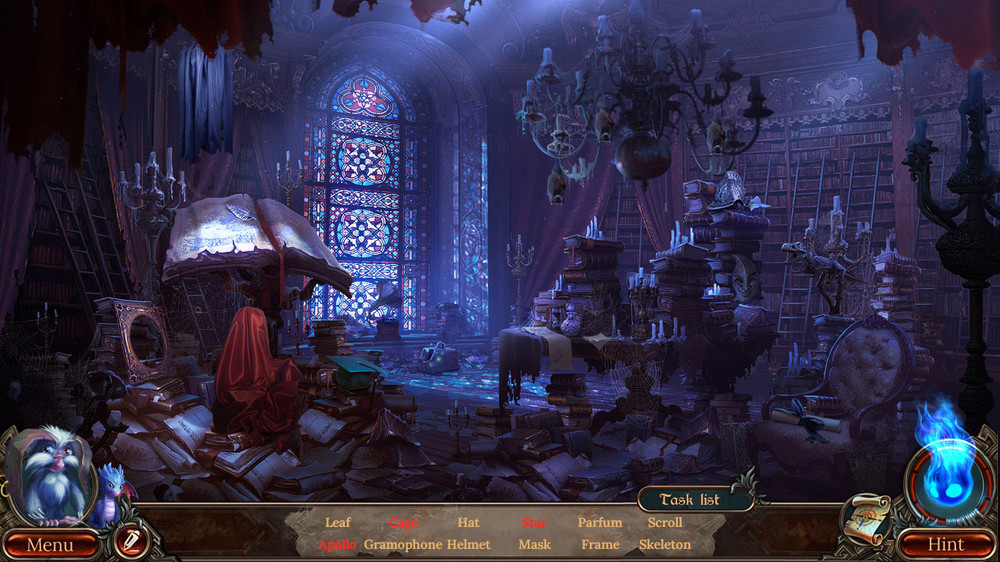Viewport: 1000px width, 562px height.
Task: Click the red word Cage in the list
Action: 403,522
